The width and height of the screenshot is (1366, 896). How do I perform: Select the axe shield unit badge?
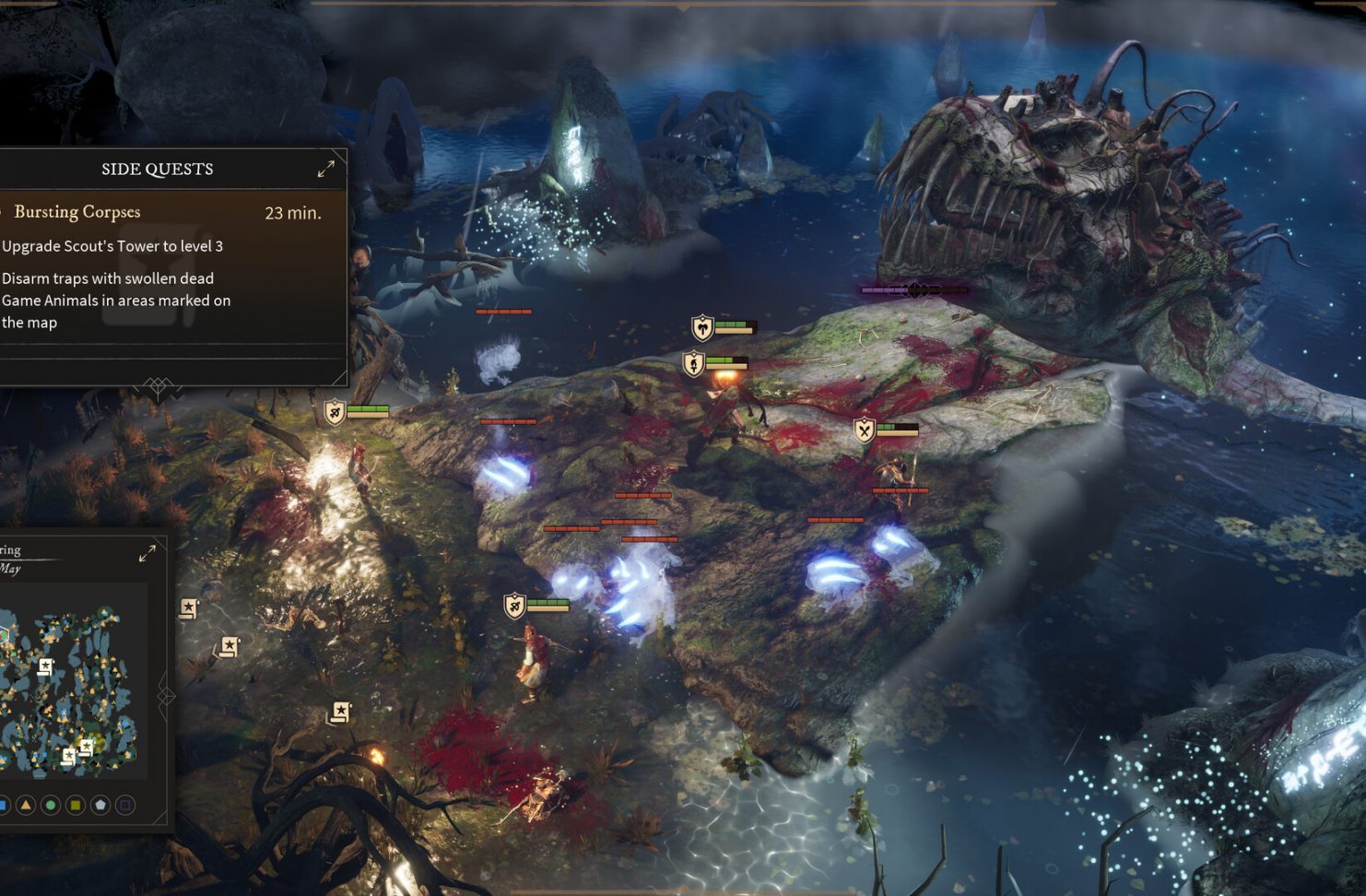(702, 328)
